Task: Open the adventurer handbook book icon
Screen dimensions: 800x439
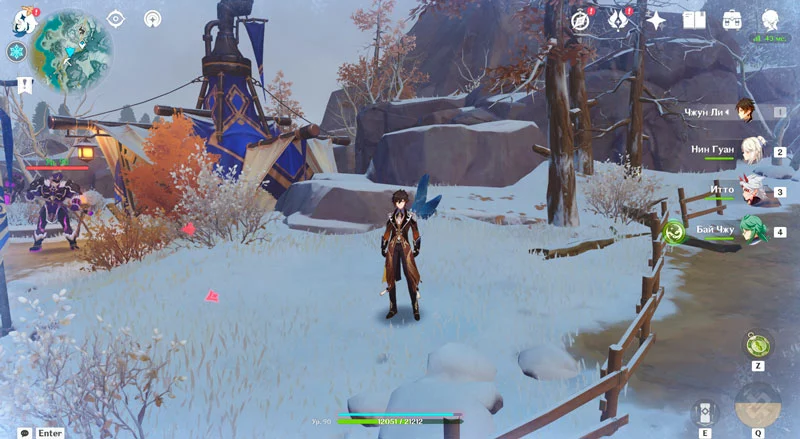Action: click(694, 20)
